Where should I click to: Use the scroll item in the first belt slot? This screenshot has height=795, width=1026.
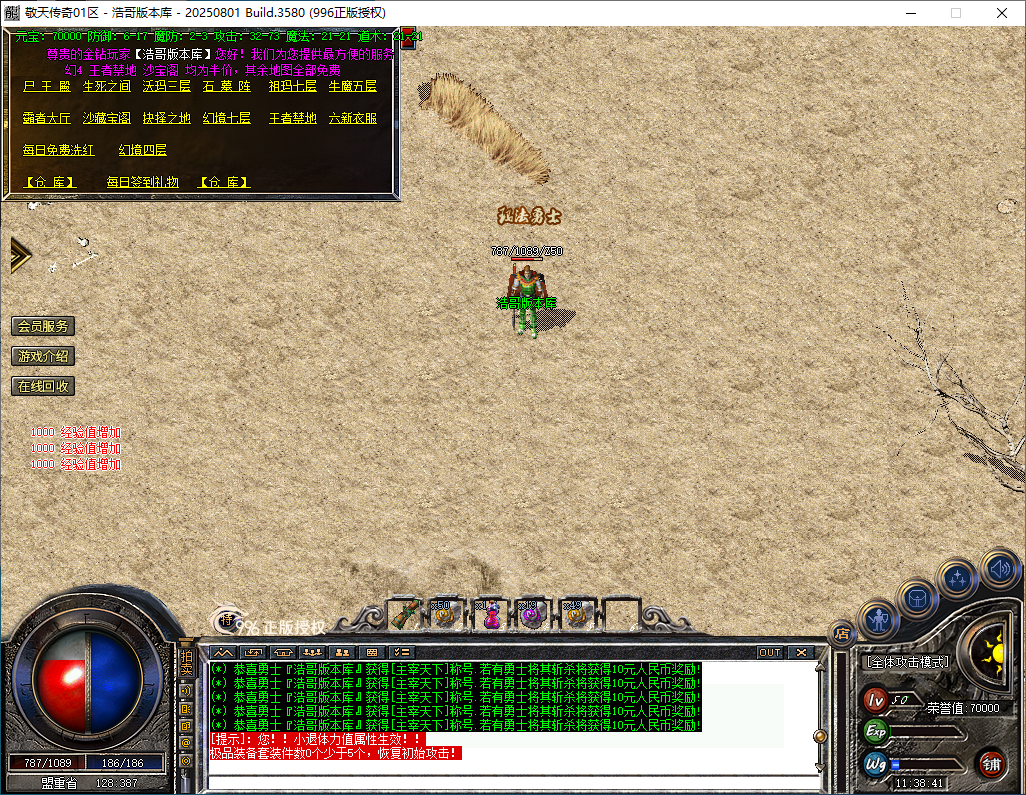tap(404, 613)
